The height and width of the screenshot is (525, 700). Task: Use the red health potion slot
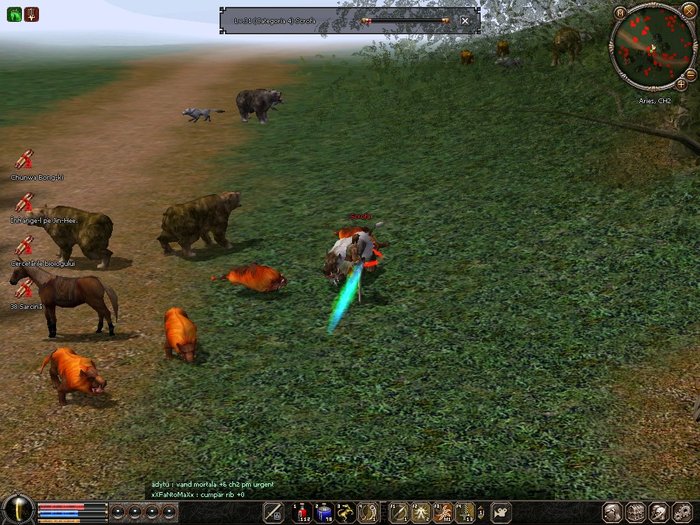click(x=301, y=513)
